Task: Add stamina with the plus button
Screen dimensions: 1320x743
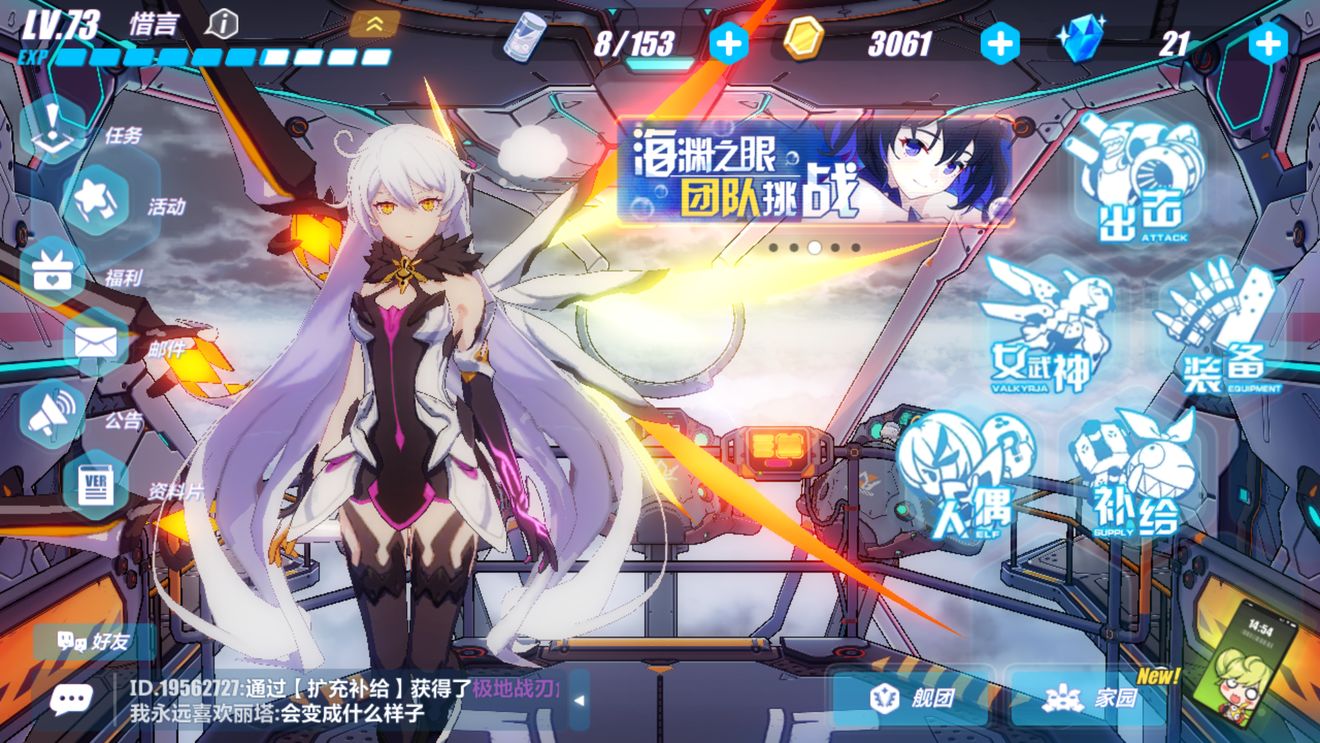Action: coord(727,43)
